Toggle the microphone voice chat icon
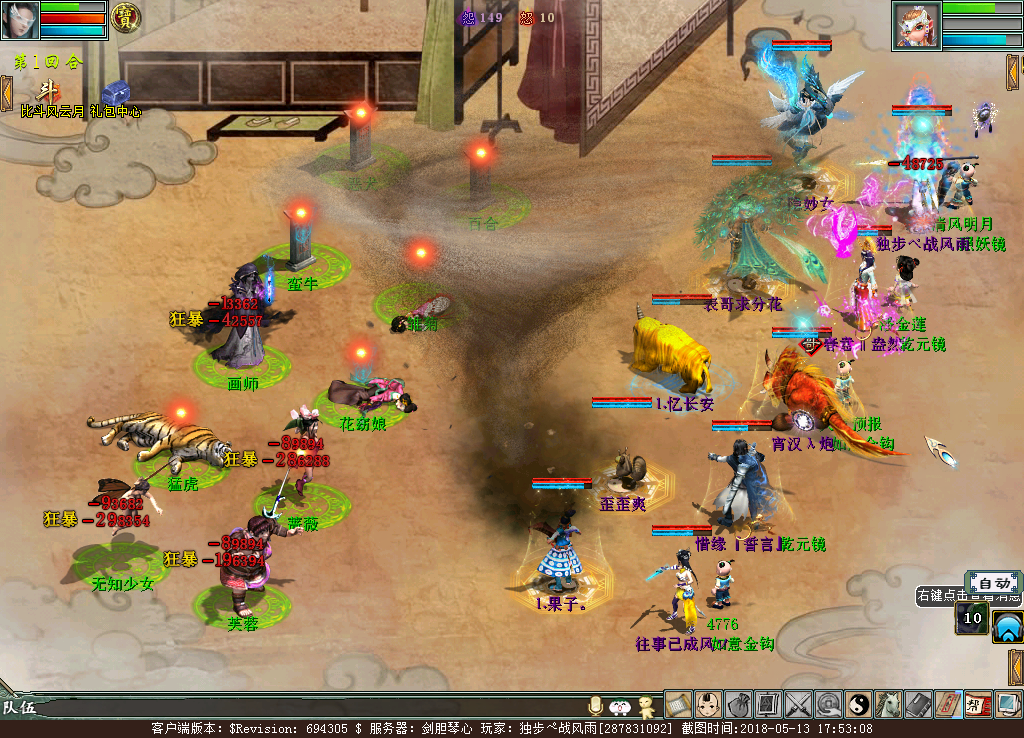The image size is (1024, 738). coord(596,706)
